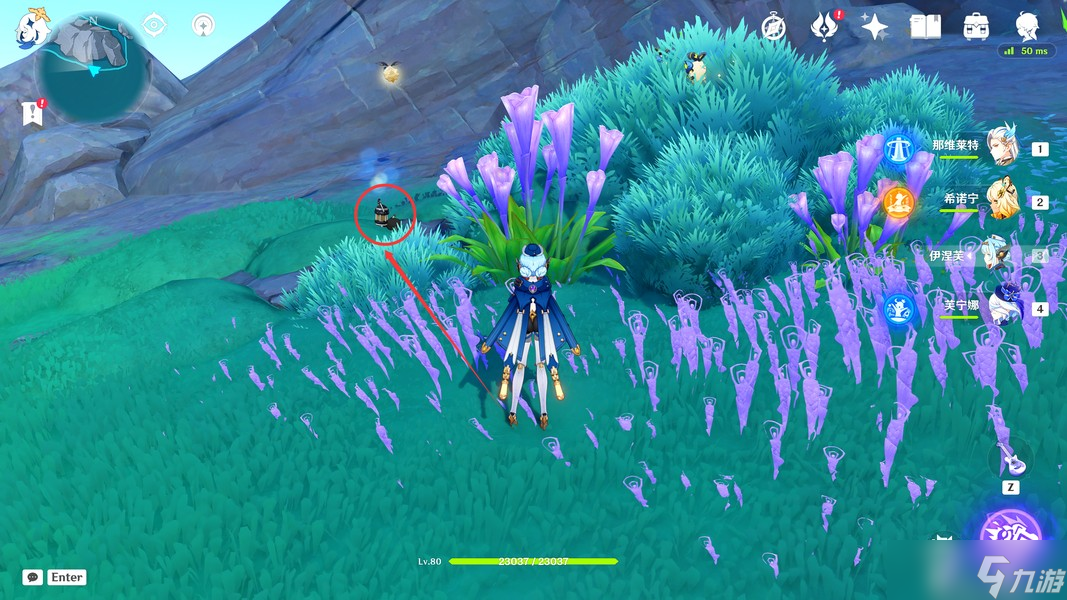Open the Adventurer Handbook book icon

(925, 27)
